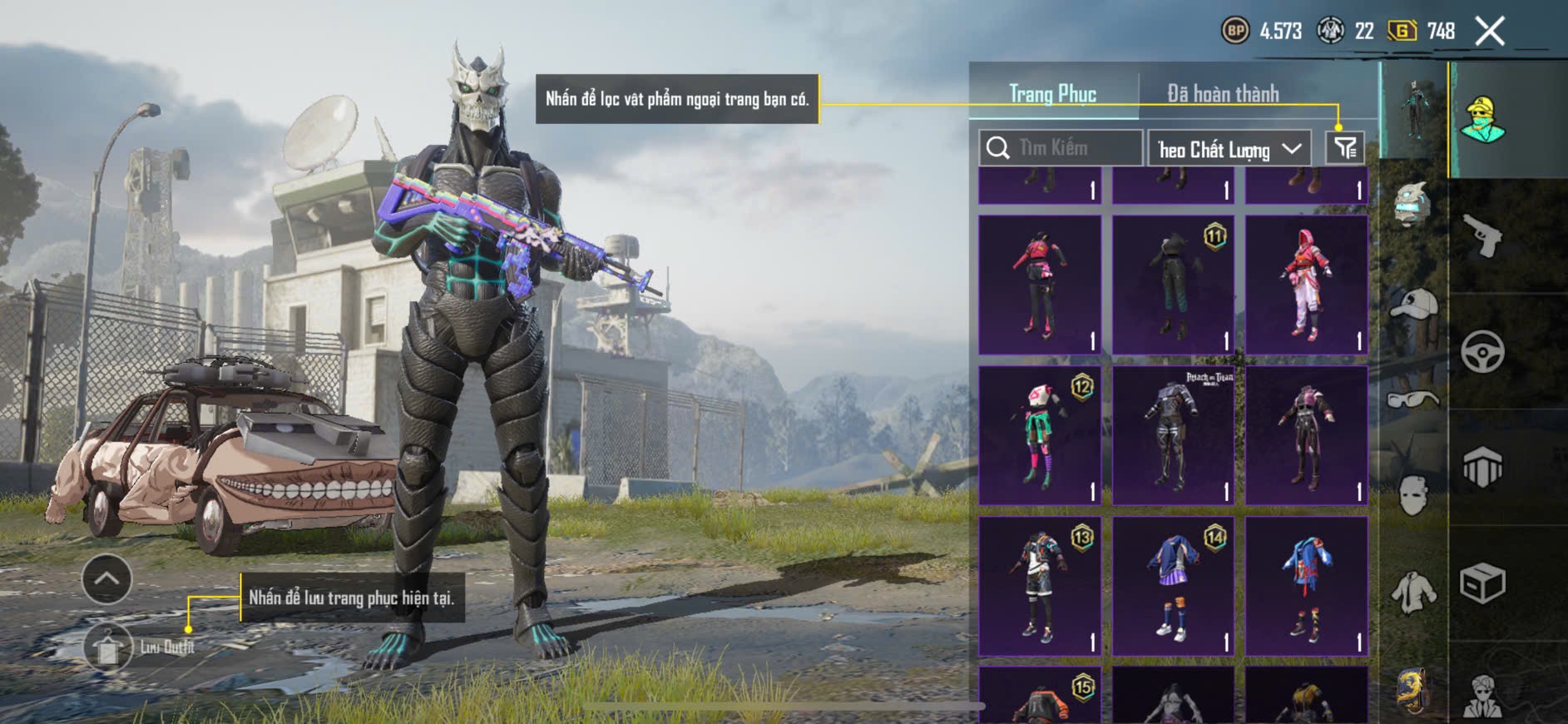1568x724 pixels.
Task: Open the Chất Lượng sort dropdown
Action: (1229, 149)
